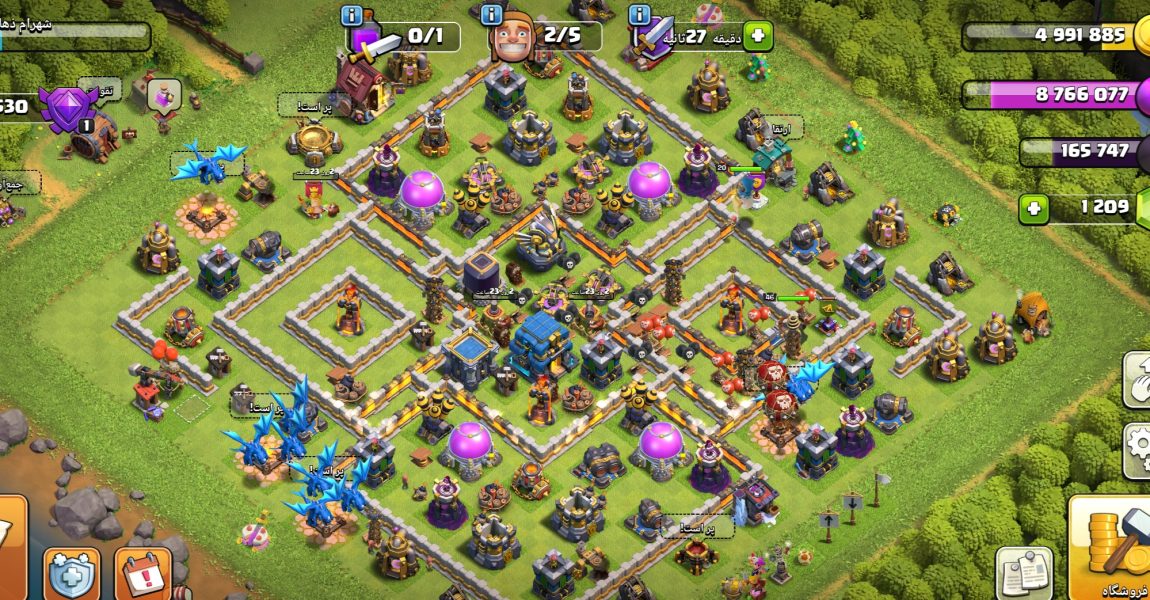
Task: Open the settings gear button
Action: coord(1138,450)
